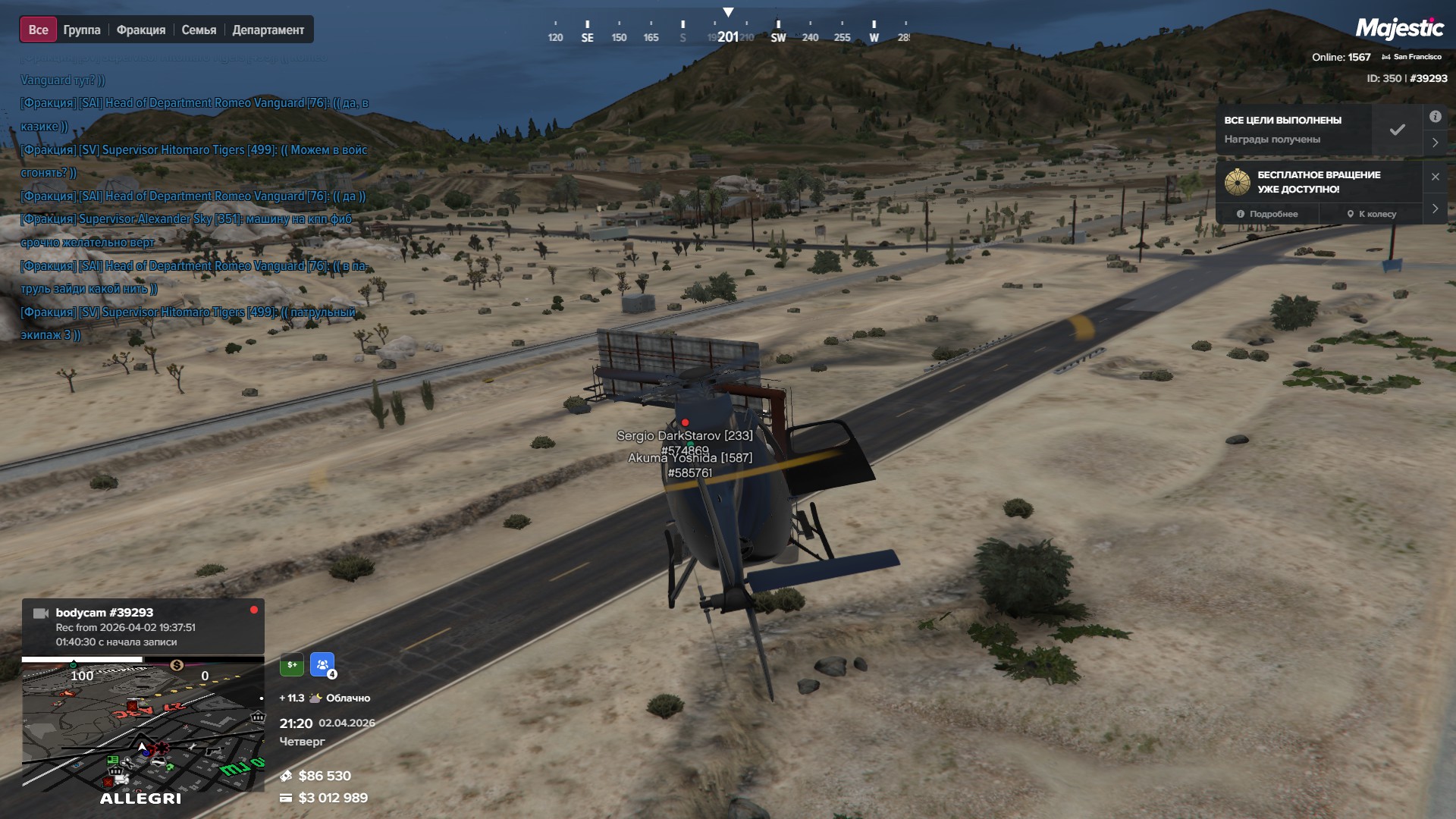Open Подробнее about the free spin
1456x819 pixels.
click(1266, 214)
